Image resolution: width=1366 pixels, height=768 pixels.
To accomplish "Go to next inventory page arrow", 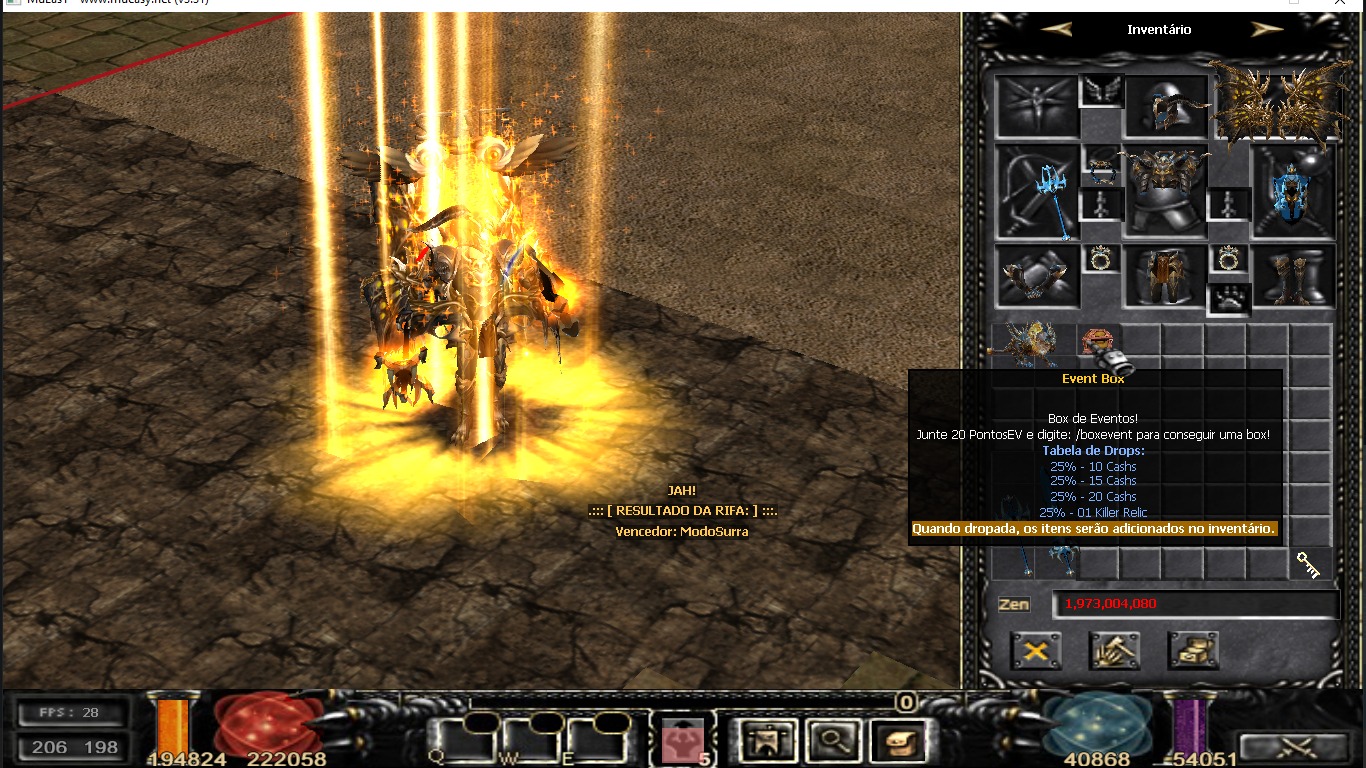I will [1267, 29].
